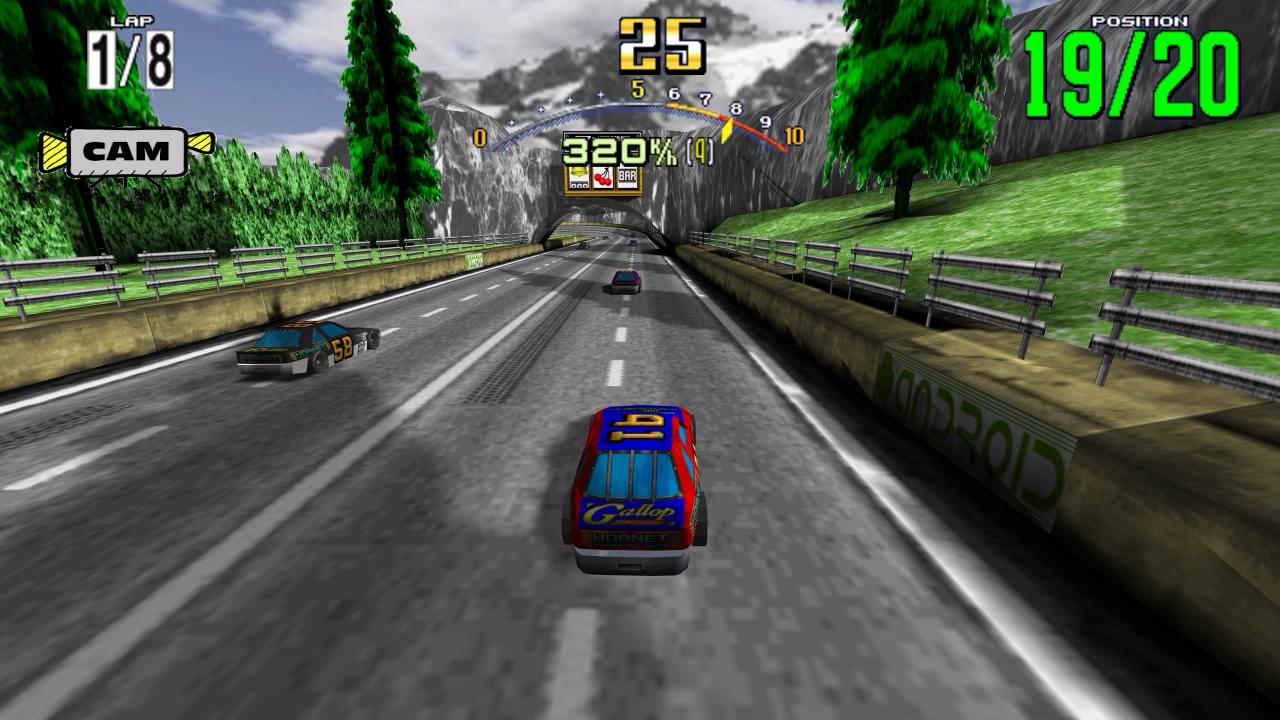Image resolution: width=1280 pixels, height=720 pixels.
Task: Click the BAR slot reel symbol
Action: (x=627, y=177)
